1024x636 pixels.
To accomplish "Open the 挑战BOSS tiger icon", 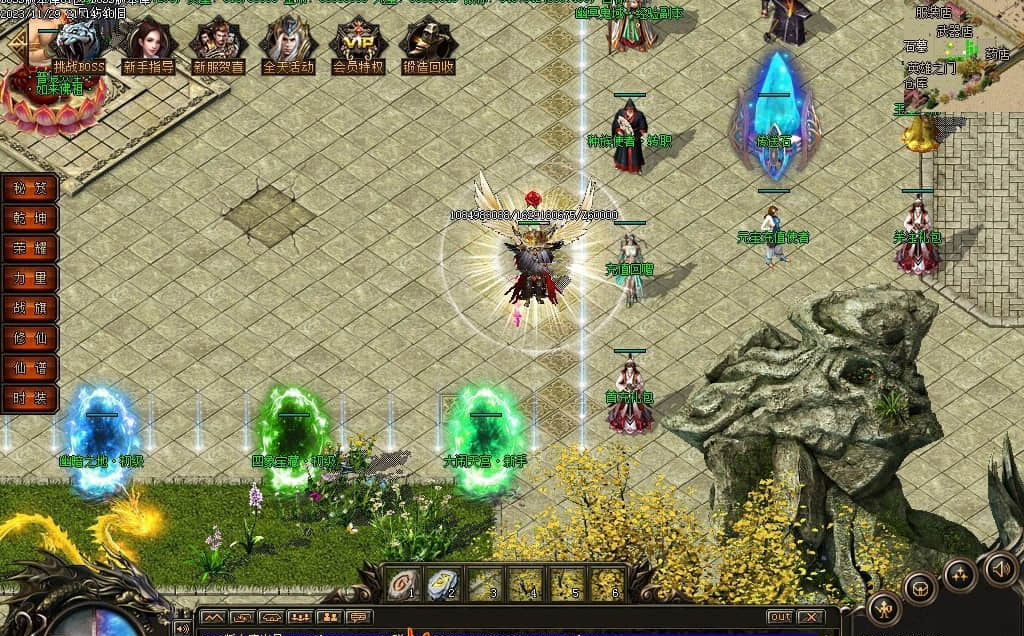I will pos(79,44).
